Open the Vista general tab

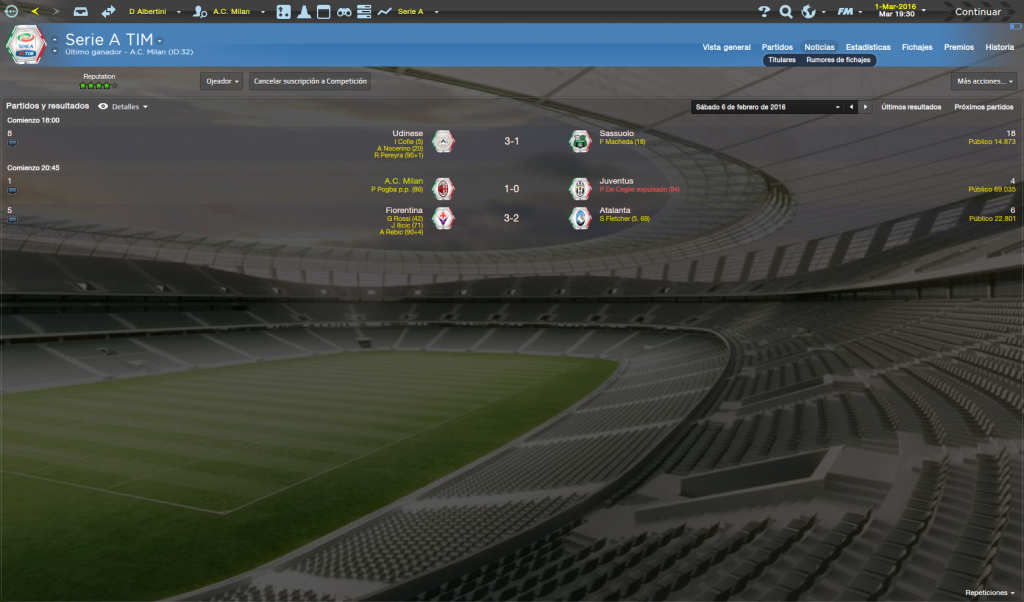tap(726, 47)
